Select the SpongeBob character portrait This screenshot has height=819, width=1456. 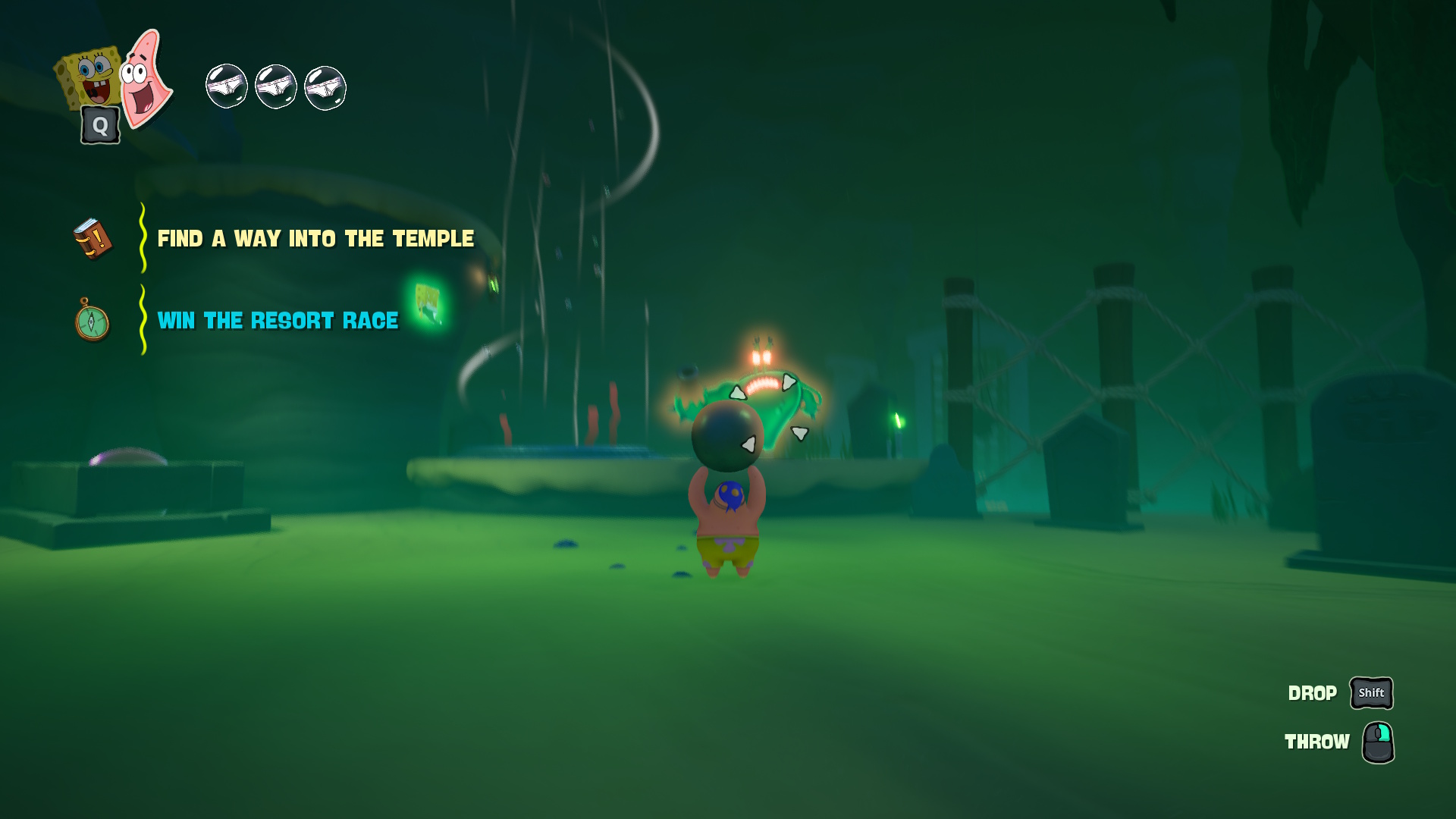[x=91, y=78]
